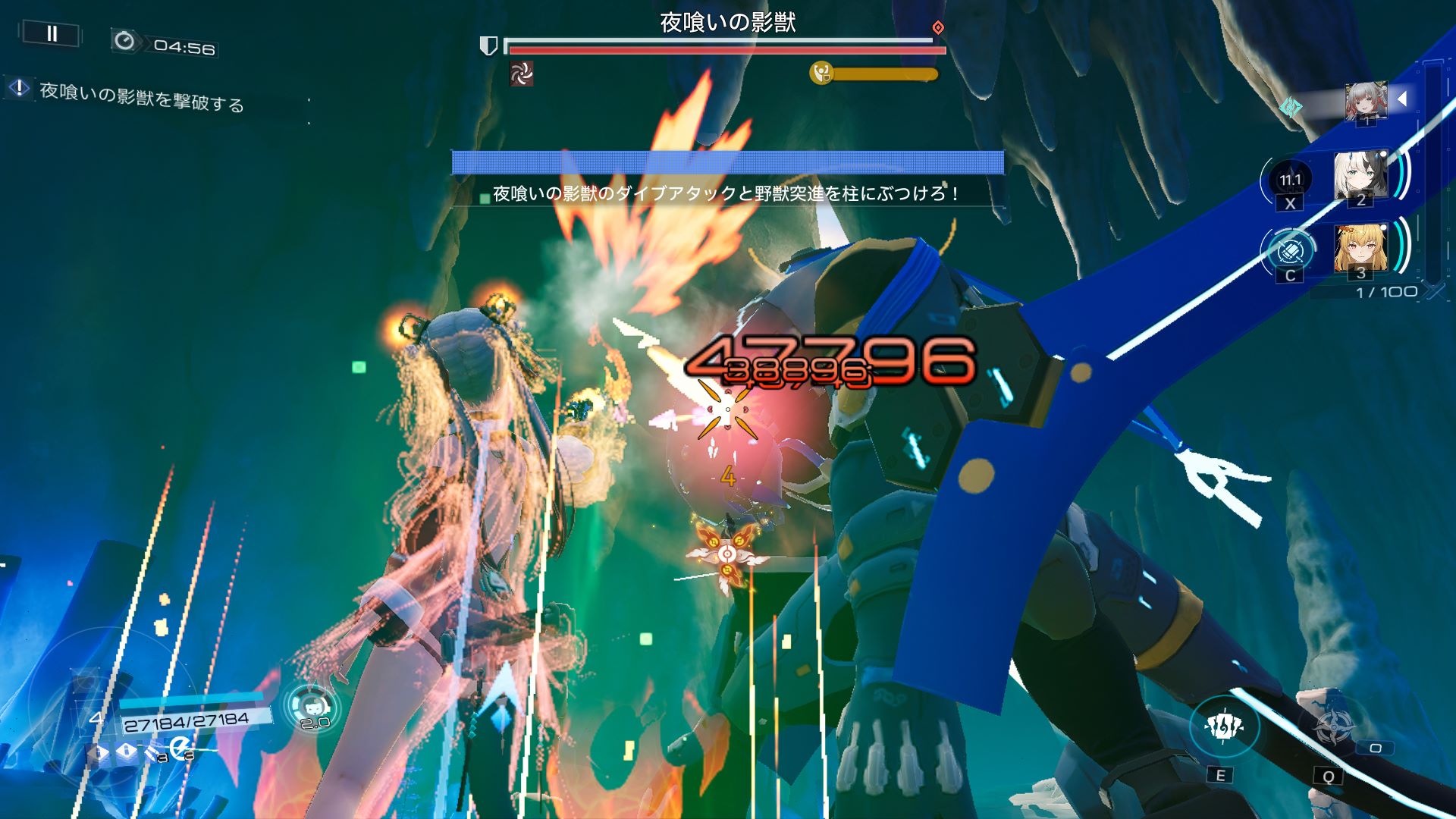
Task: Select the silver-haired character in slot 1
Action: 1366,102
